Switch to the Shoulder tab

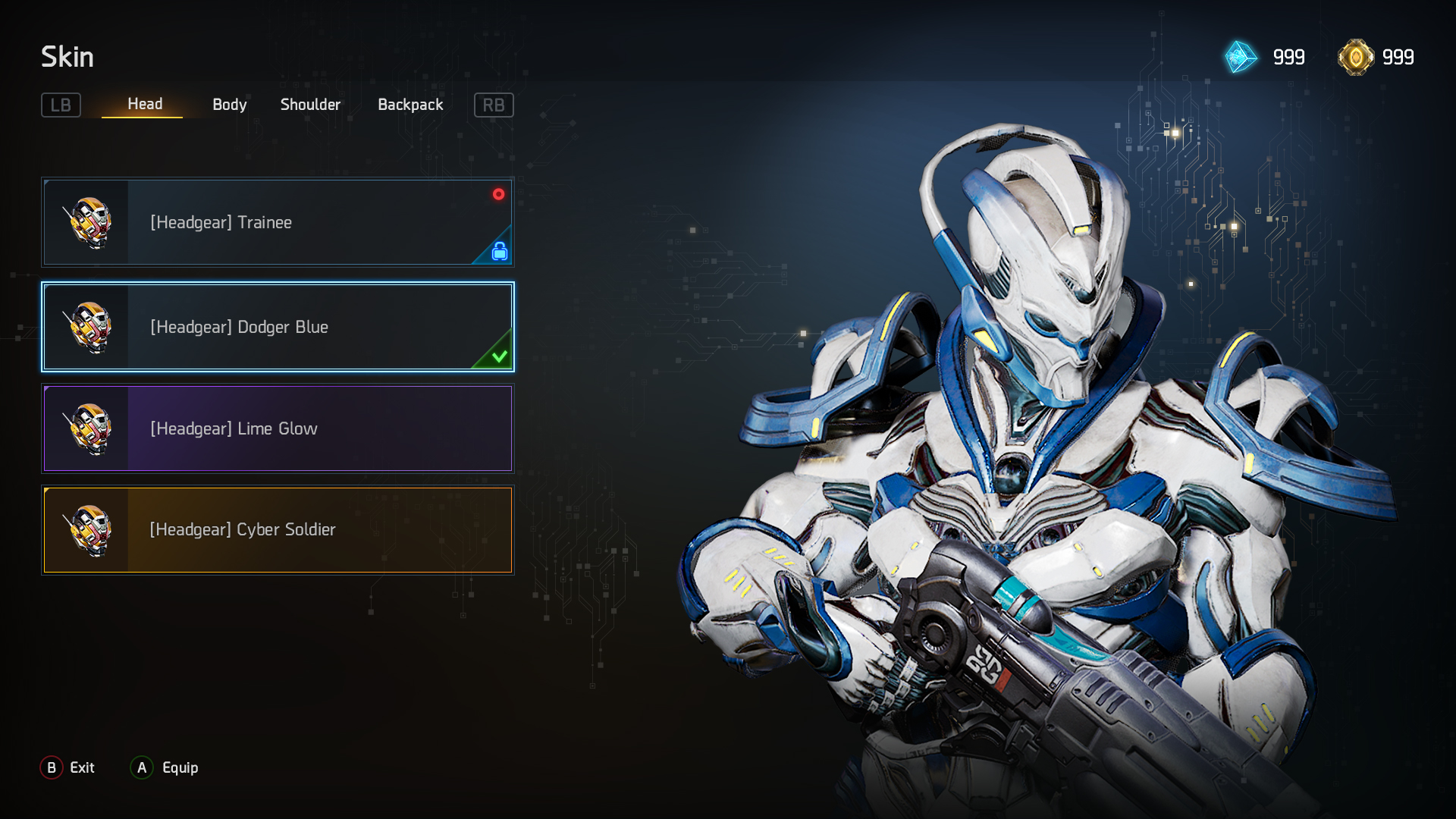(x=310, y=105)
